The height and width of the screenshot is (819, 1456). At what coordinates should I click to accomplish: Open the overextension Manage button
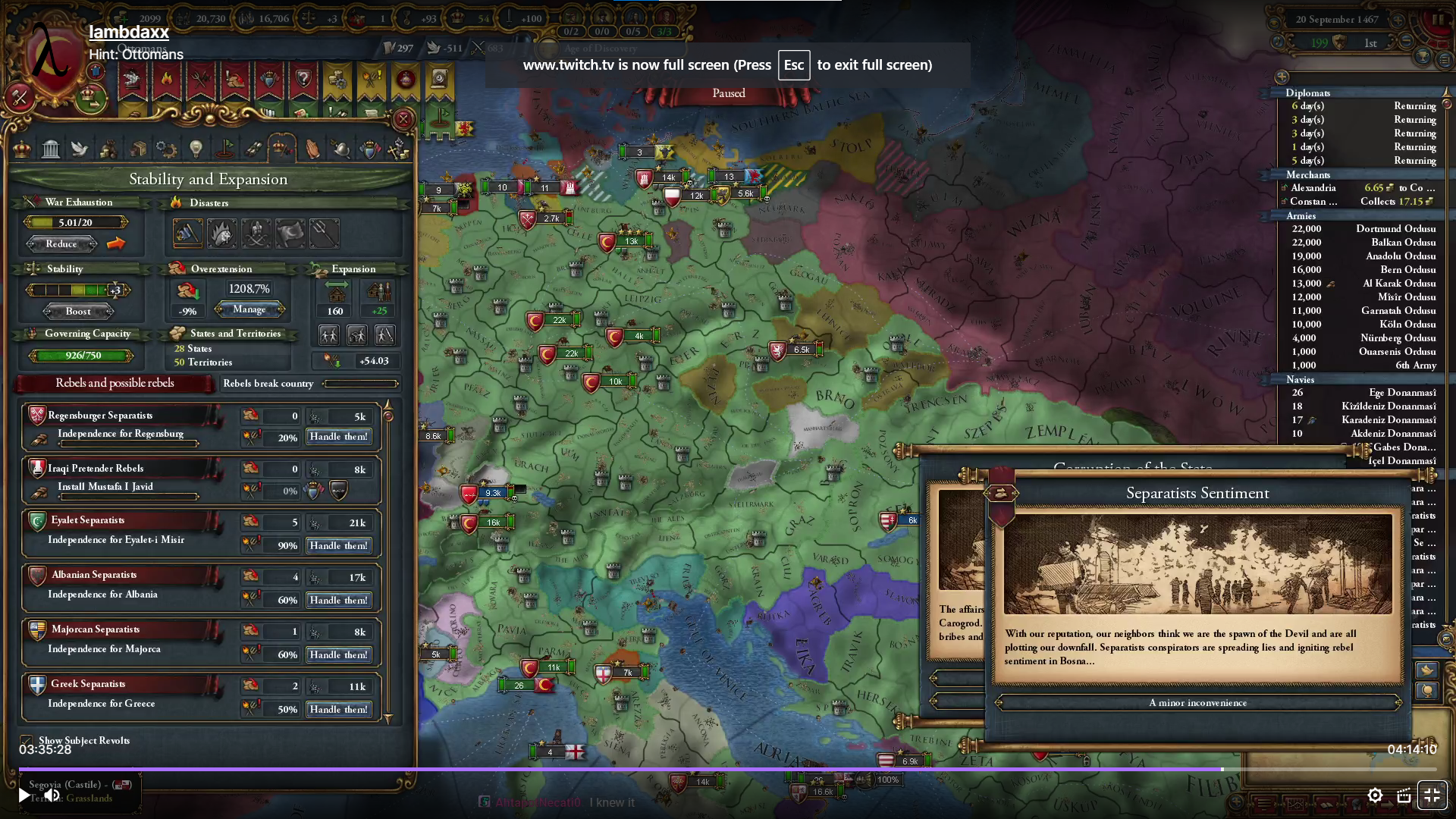(x=249, y=309)
